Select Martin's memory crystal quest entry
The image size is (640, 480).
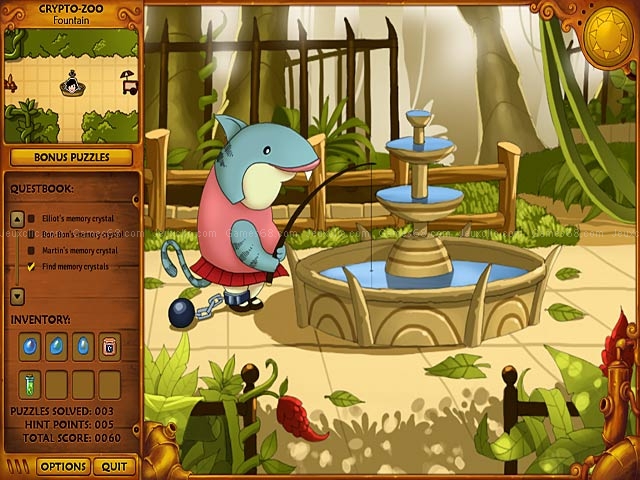78,250
